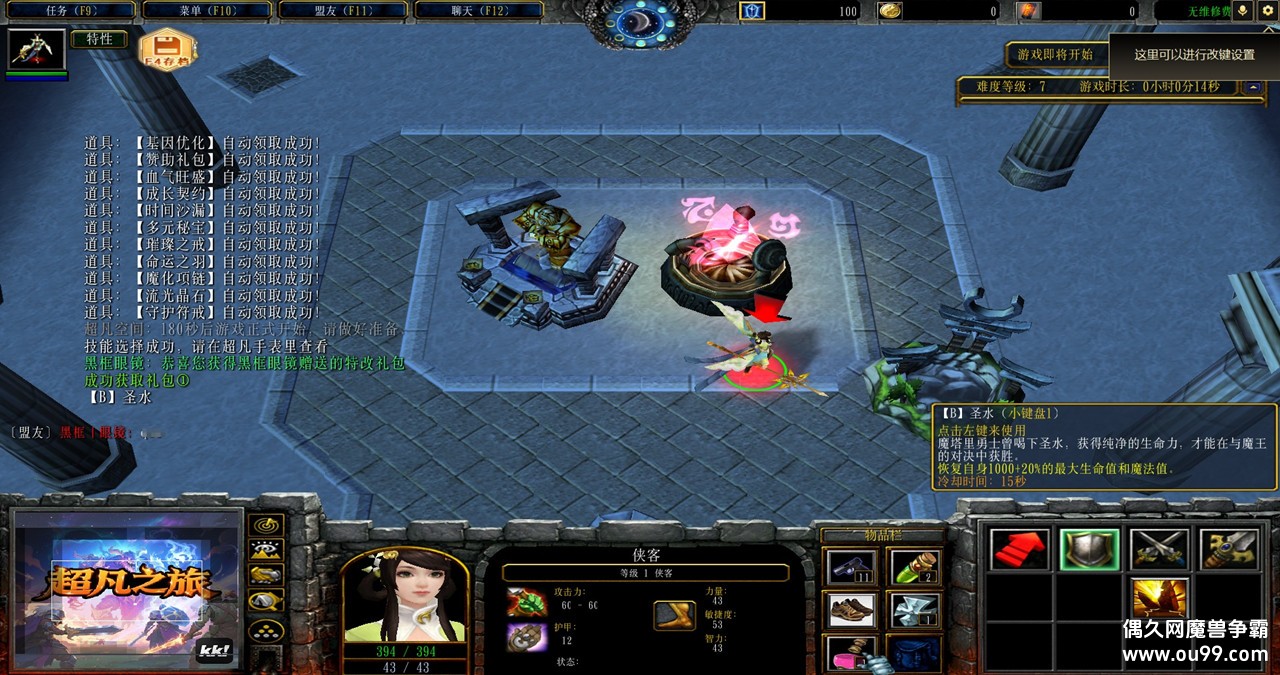The width and height of the screenshot is (1280, 675).
Task: Click the shield command icon
Action: [1089, 550]
